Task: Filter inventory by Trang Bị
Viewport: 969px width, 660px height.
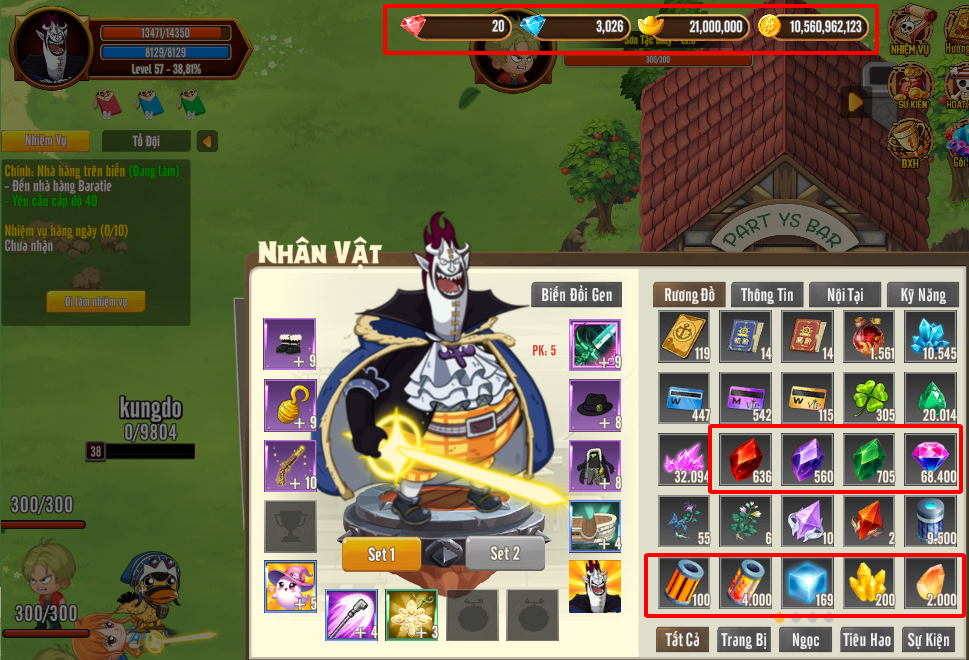Action: click(743, 639)
